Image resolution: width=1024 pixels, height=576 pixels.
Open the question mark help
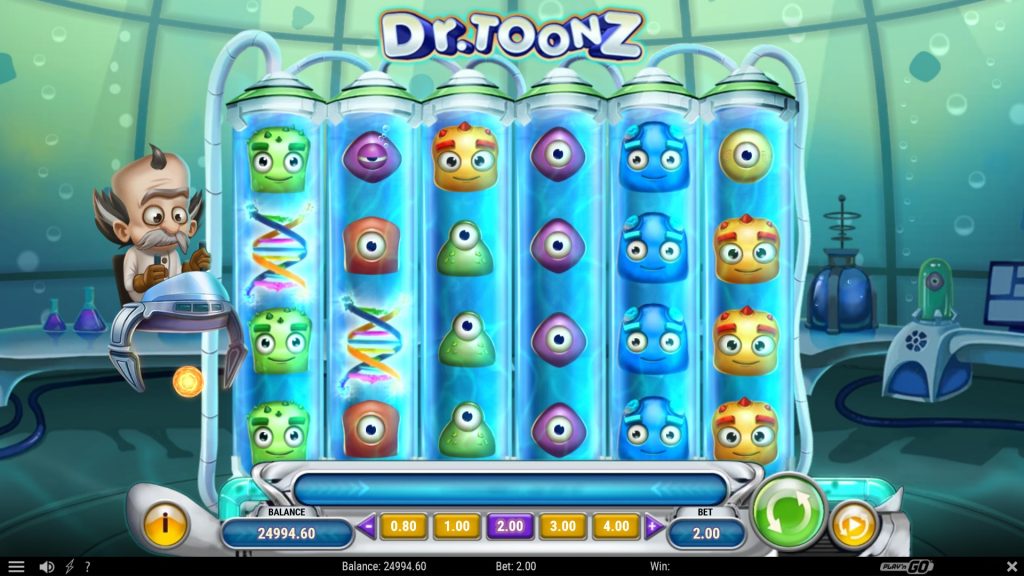tap(88, 567)
